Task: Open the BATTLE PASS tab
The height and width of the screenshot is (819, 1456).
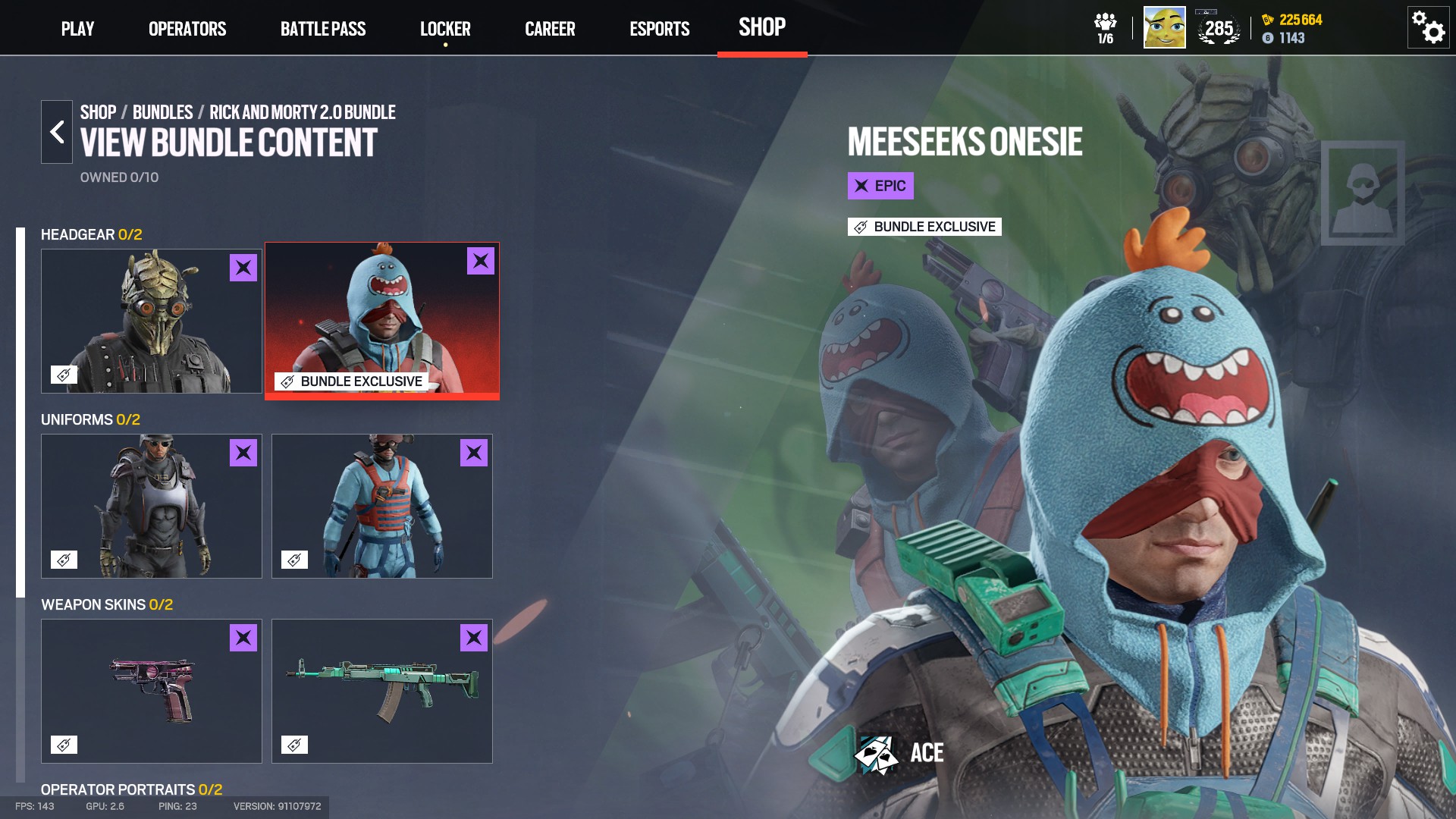Action: click(323, 29)
